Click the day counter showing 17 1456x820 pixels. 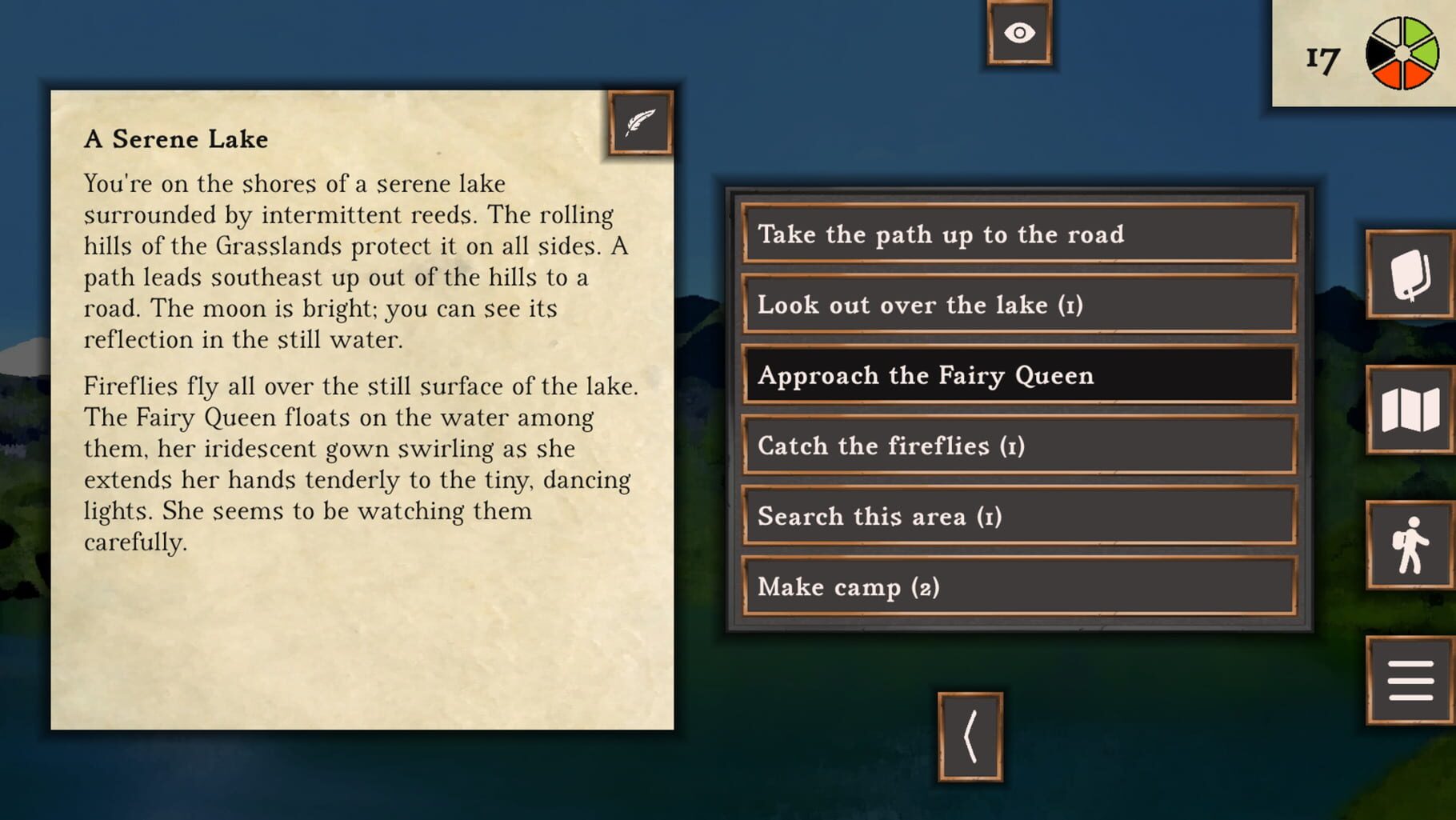pyautogui.click(x=1322, y=56)
